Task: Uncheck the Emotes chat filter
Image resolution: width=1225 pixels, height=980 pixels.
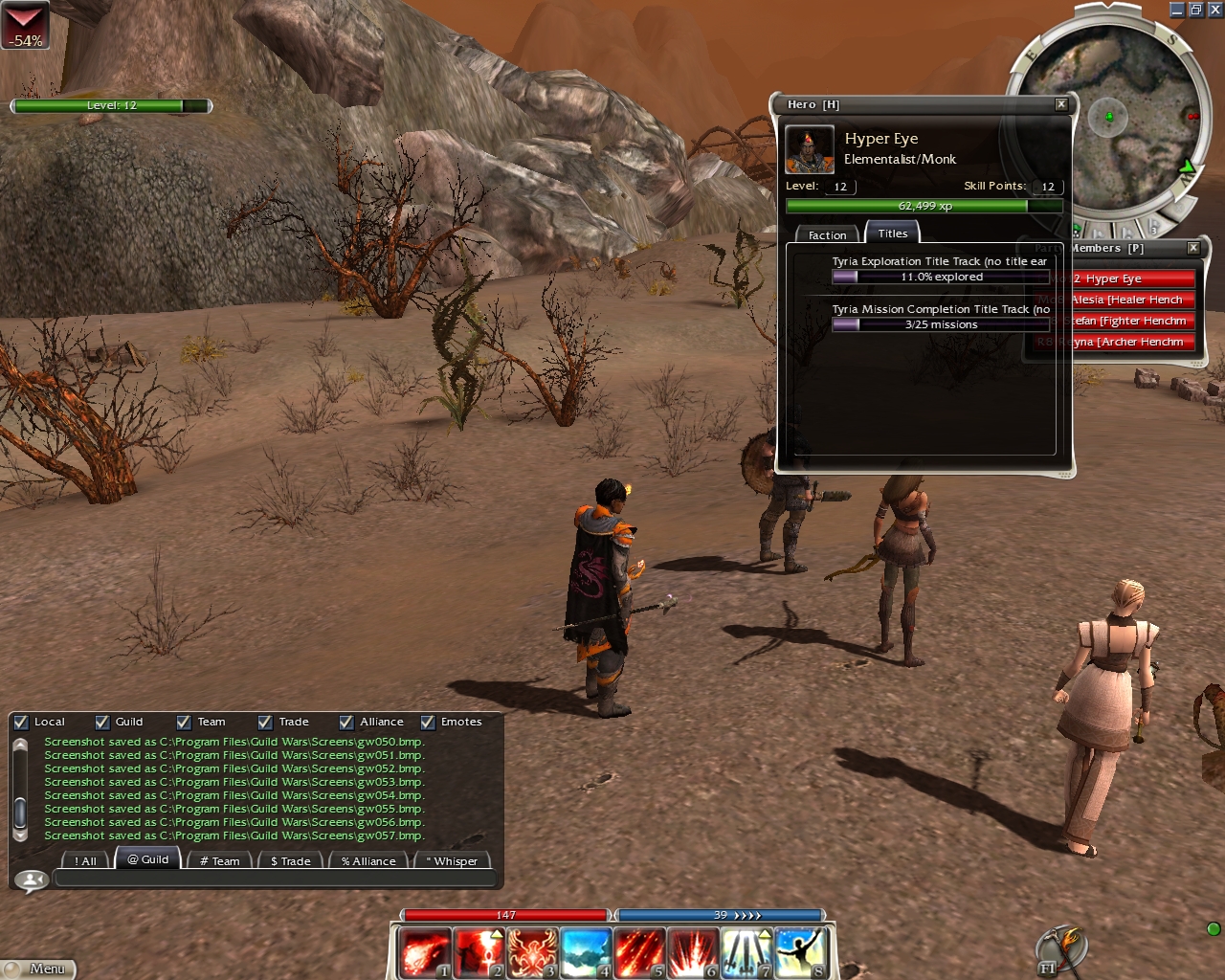Action: click(428, 723)
